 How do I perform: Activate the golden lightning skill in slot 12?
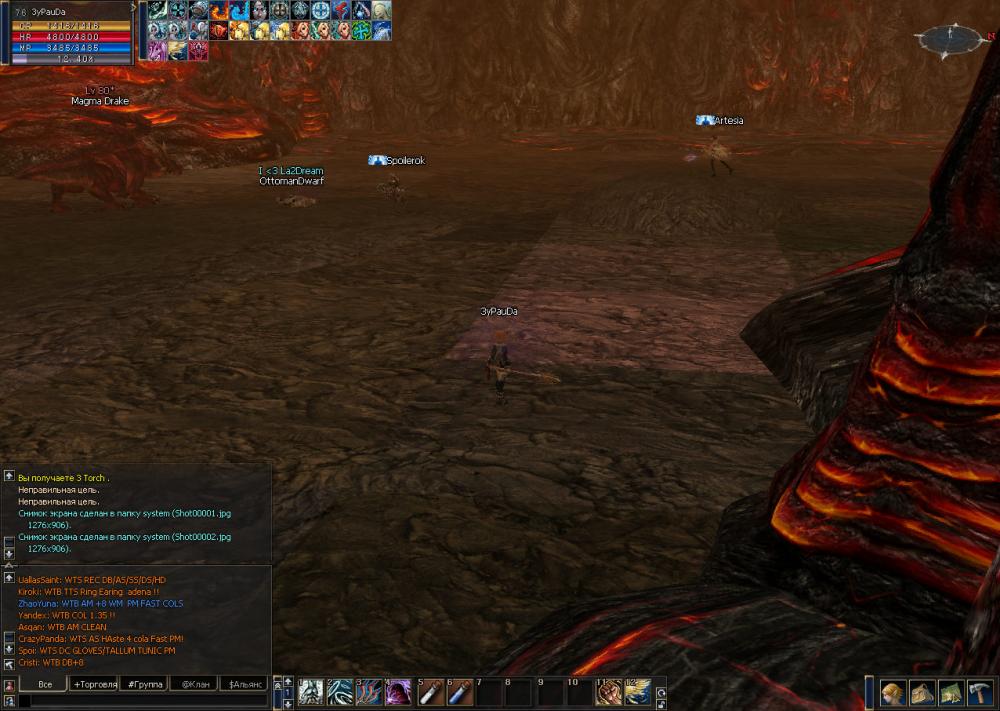[x=638, y=692]
